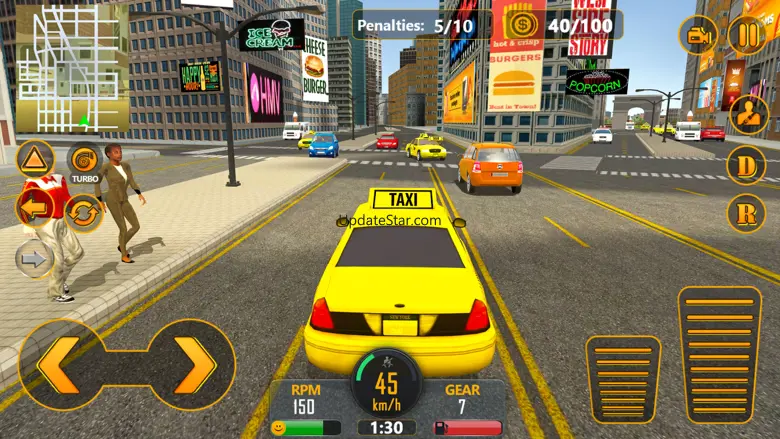The image size is (780, 439).
Task: Pause the game
Action: 746,36
